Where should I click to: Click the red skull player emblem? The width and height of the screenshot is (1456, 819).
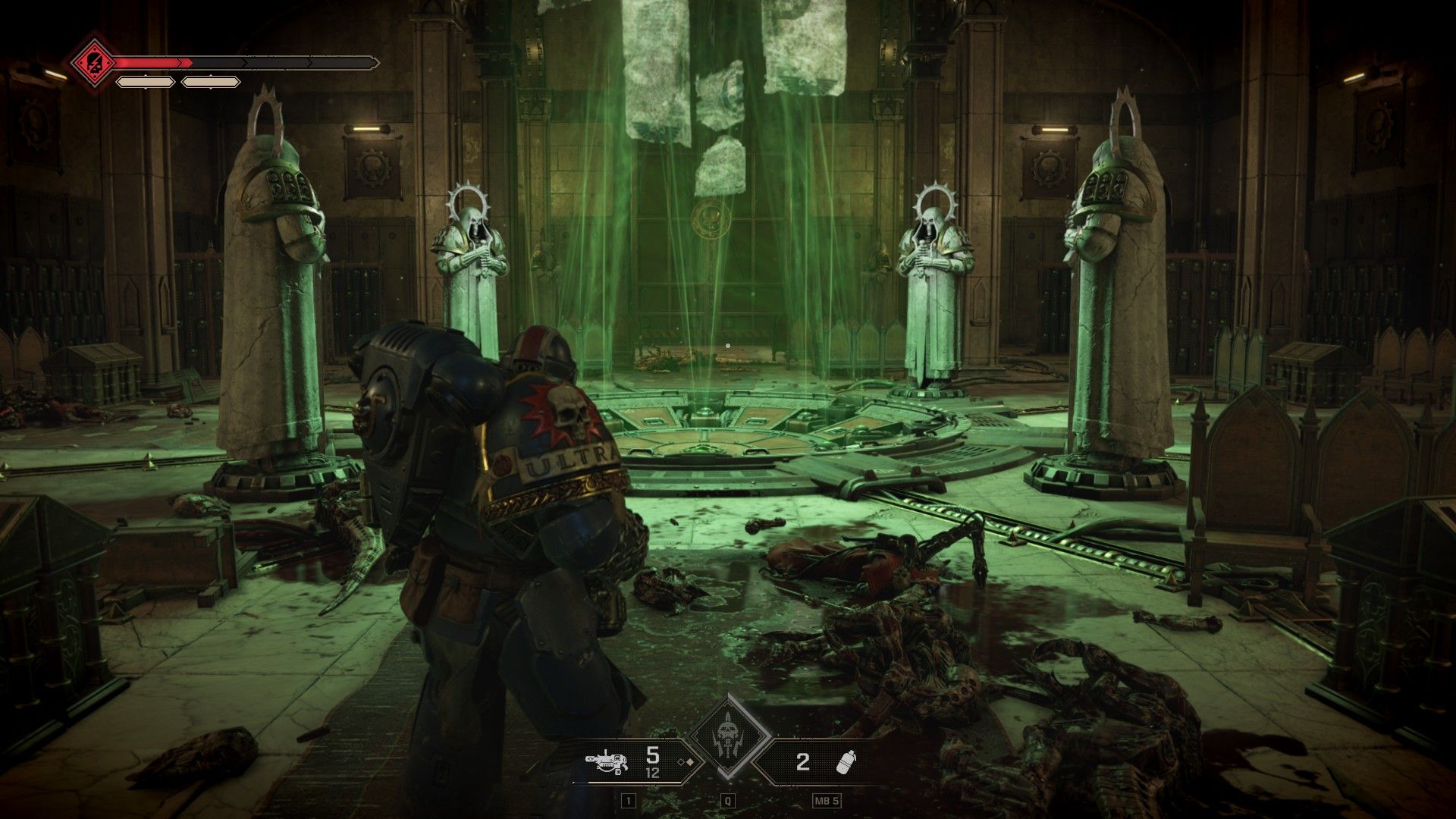coord(91,61)
